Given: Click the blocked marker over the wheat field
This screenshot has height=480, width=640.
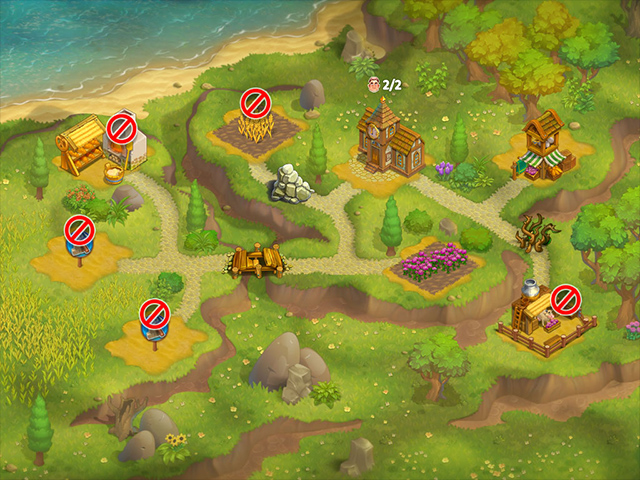Looking at the screenshot, I should 255,102.
